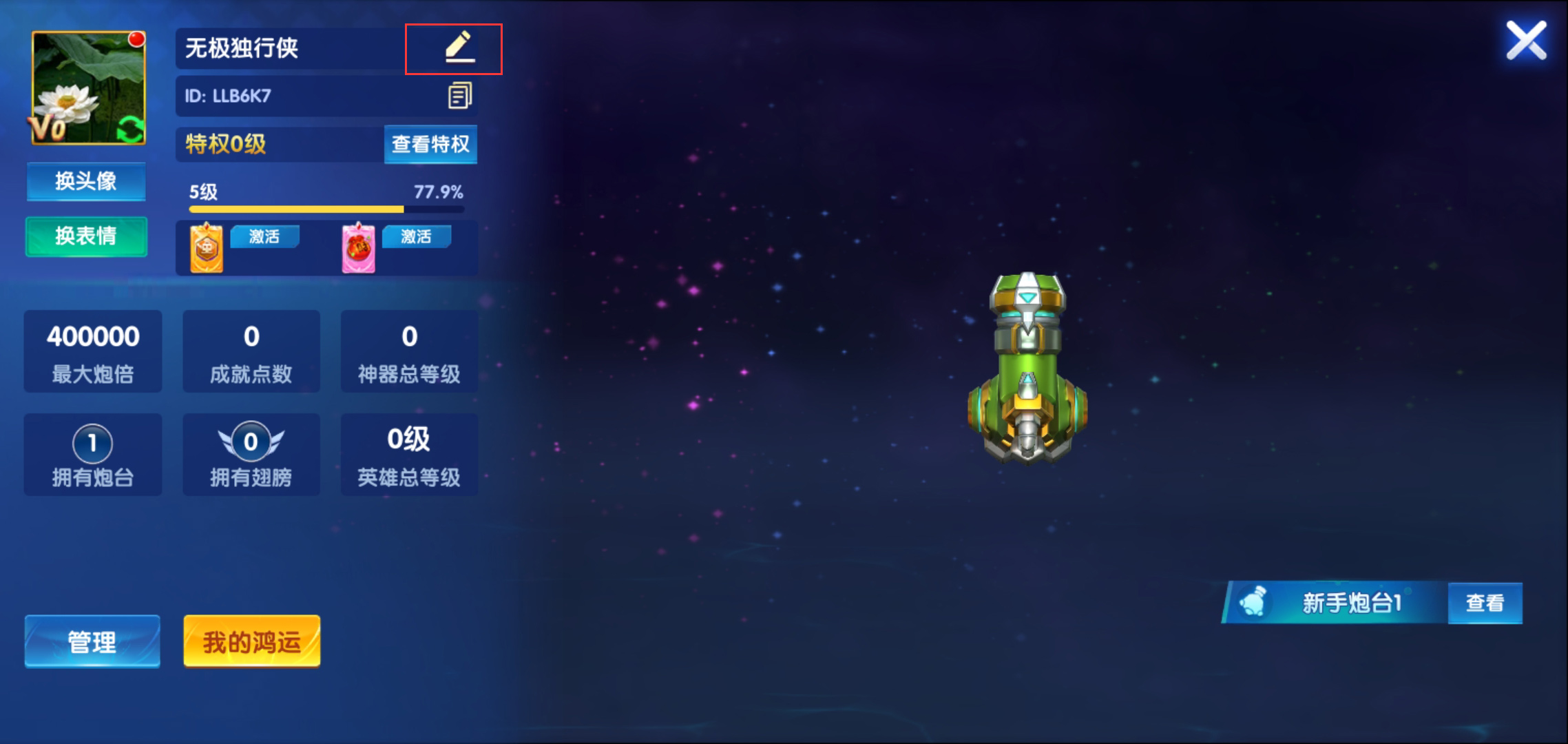Image resolution: width=1568 pixels, height=744 pixels.
Task: Tap the red notification dot on the avatar
Action: [x=138, y=39]
